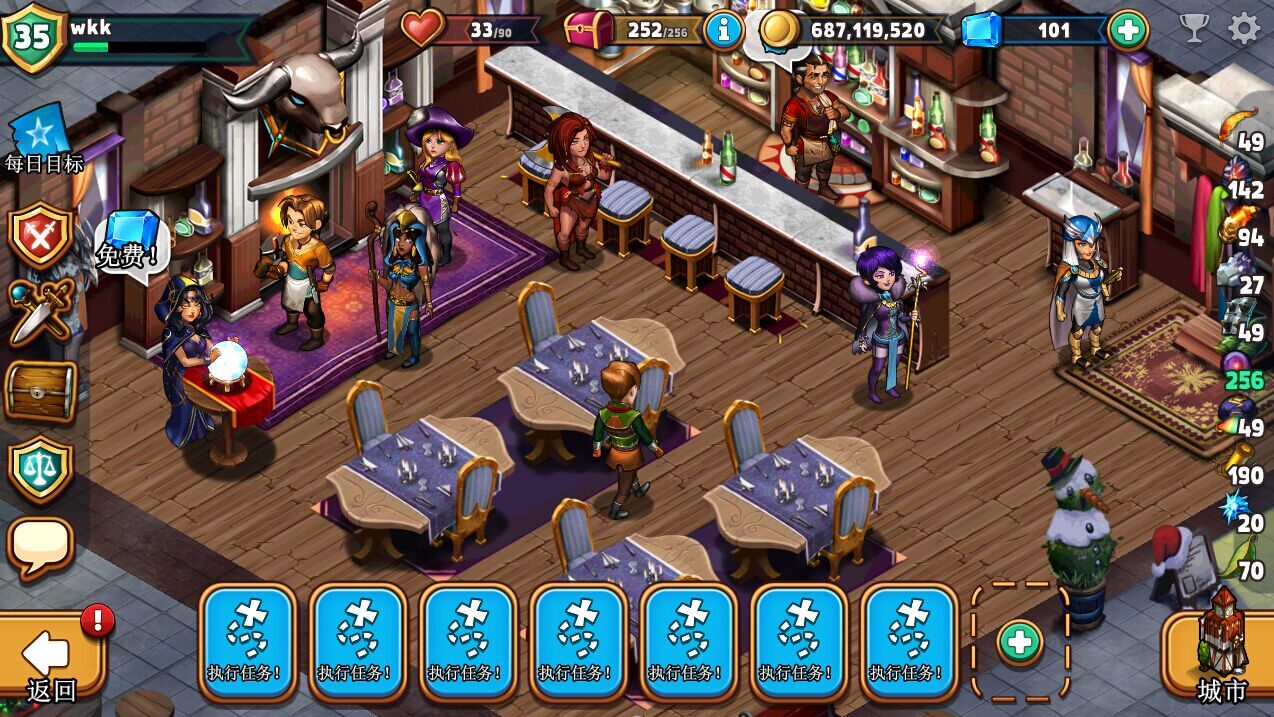Select the heart energy icon

coord(423,29)
